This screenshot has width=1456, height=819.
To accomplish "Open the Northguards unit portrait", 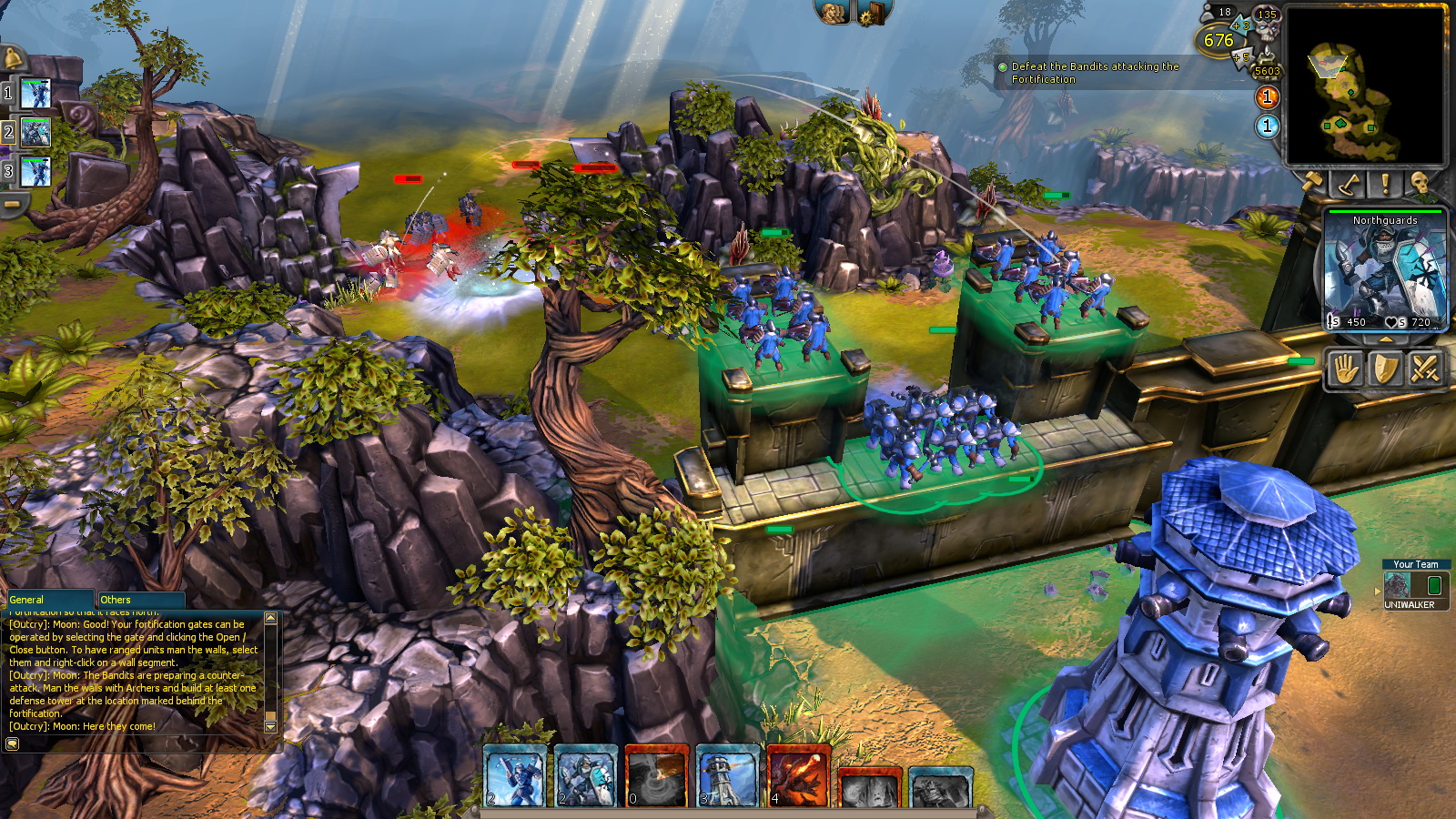I will click(1384, 269).
